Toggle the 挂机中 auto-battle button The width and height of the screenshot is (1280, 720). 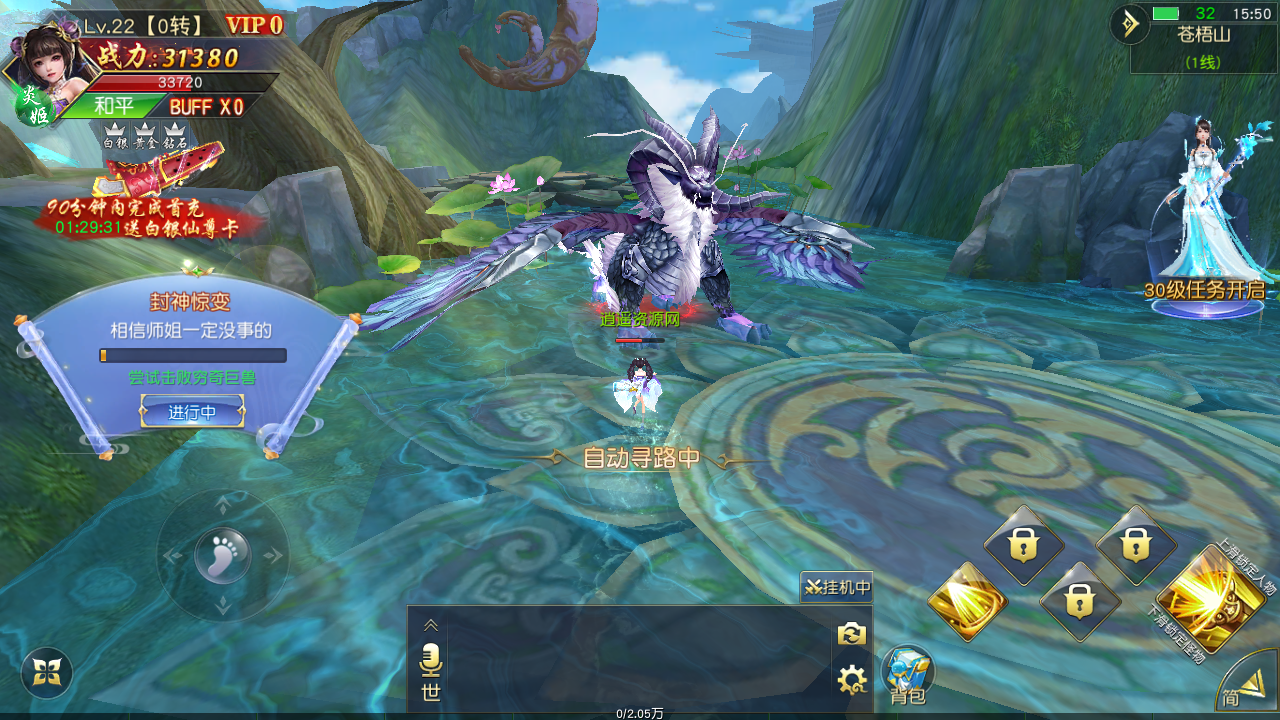(x=836, y=587)
